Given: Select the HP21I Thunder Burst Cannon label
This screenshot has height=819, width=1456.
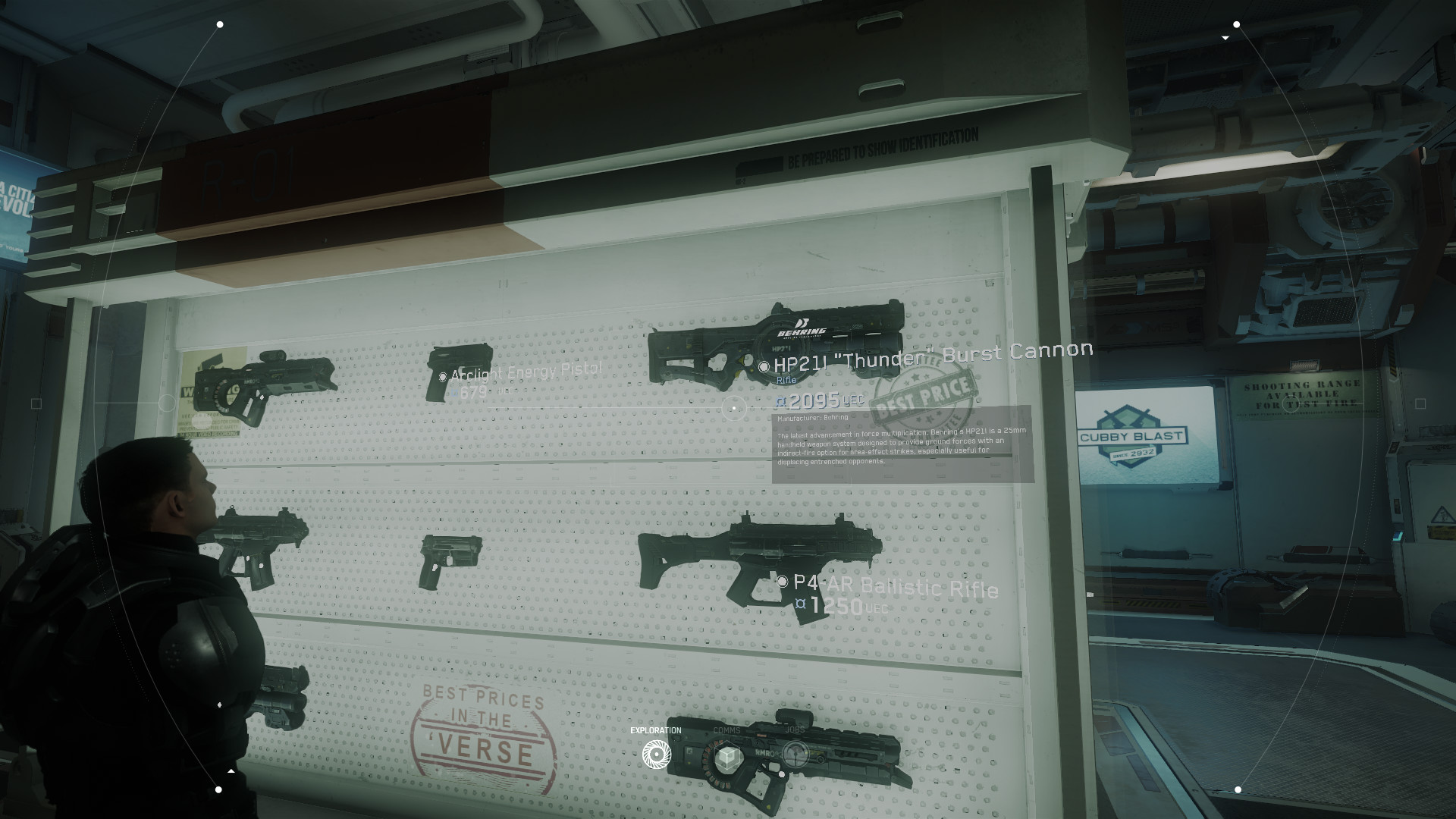Looking at the screenshot, I should click(932, 355).
